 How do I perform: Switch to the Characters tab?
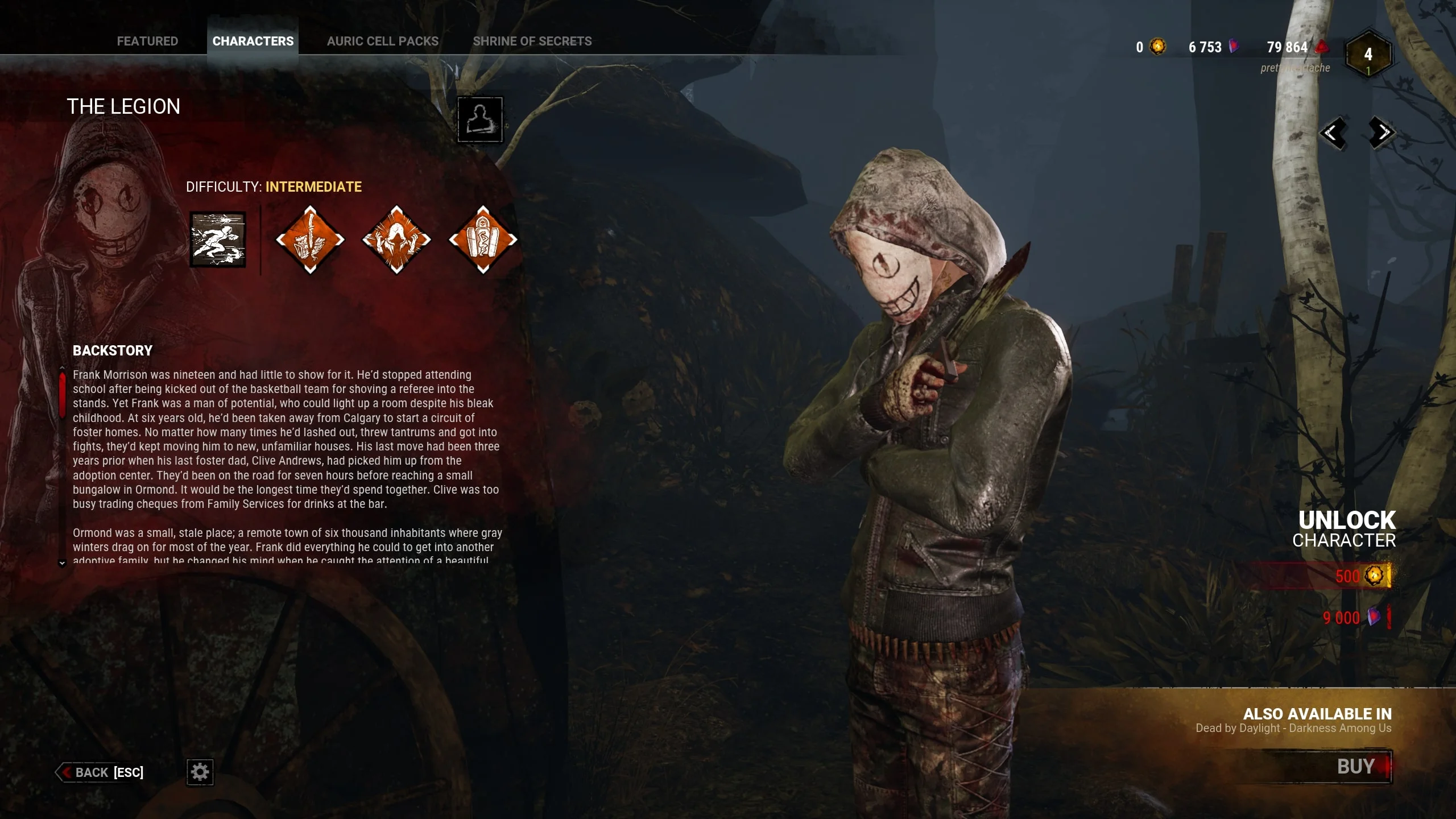click(253, 41)
